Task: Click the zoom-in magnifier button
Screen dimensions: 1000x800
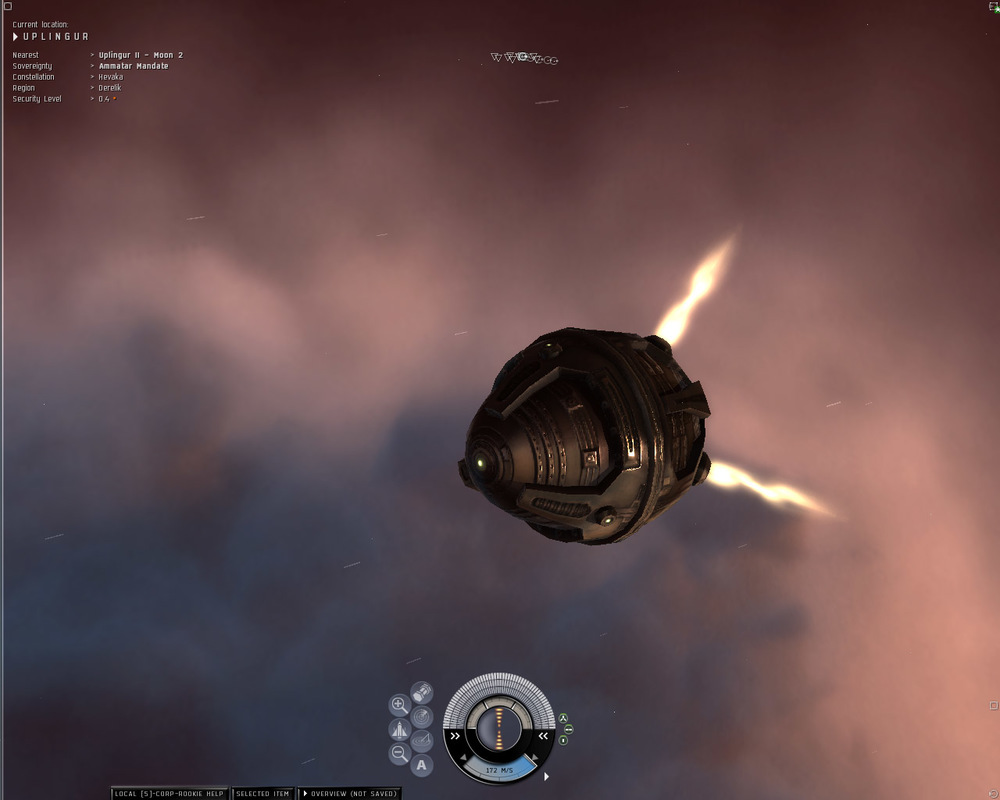Action: point(399,705)
